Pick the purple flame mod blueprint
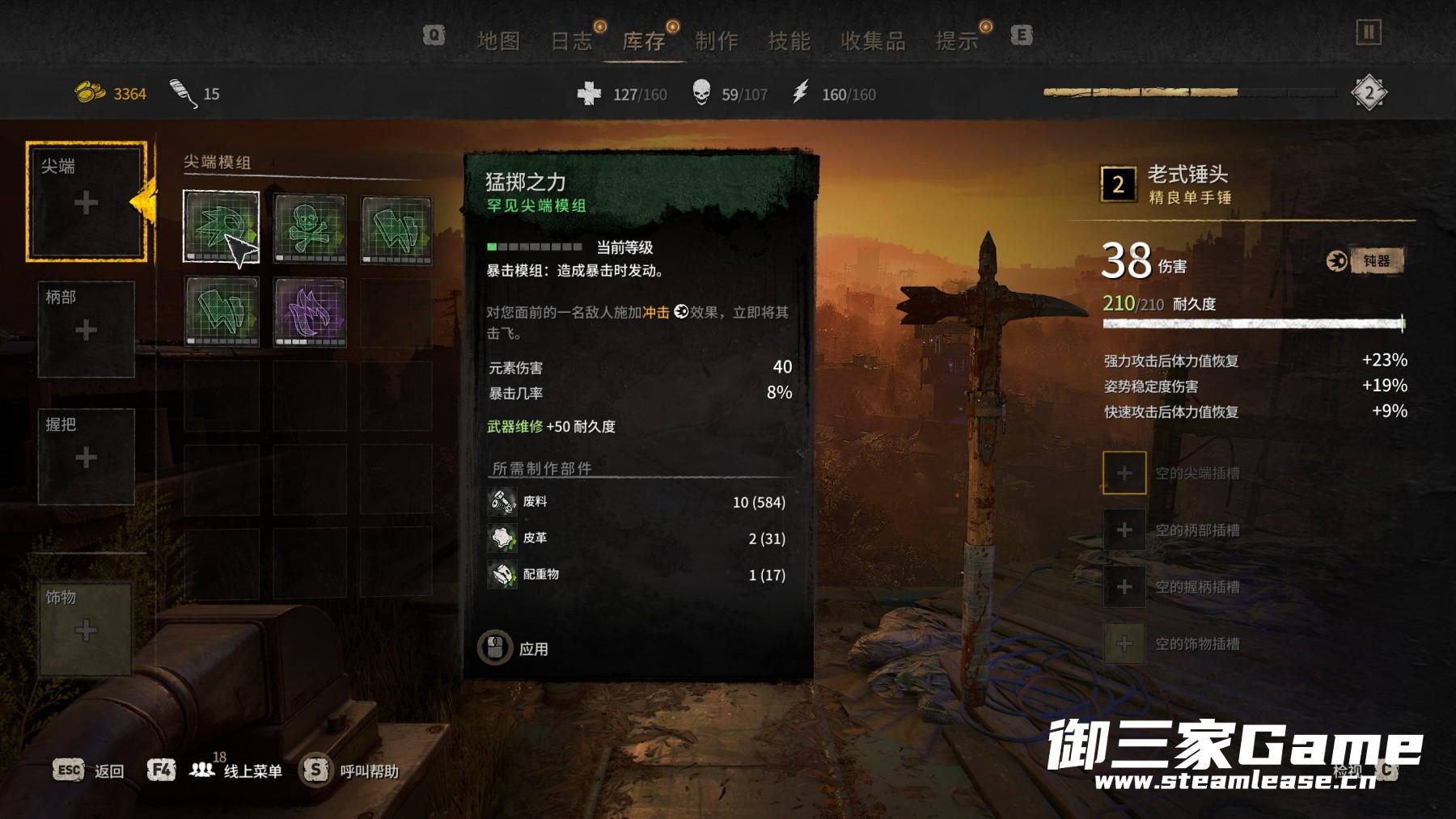The image size is (1456, 819). tap(310, 311)
